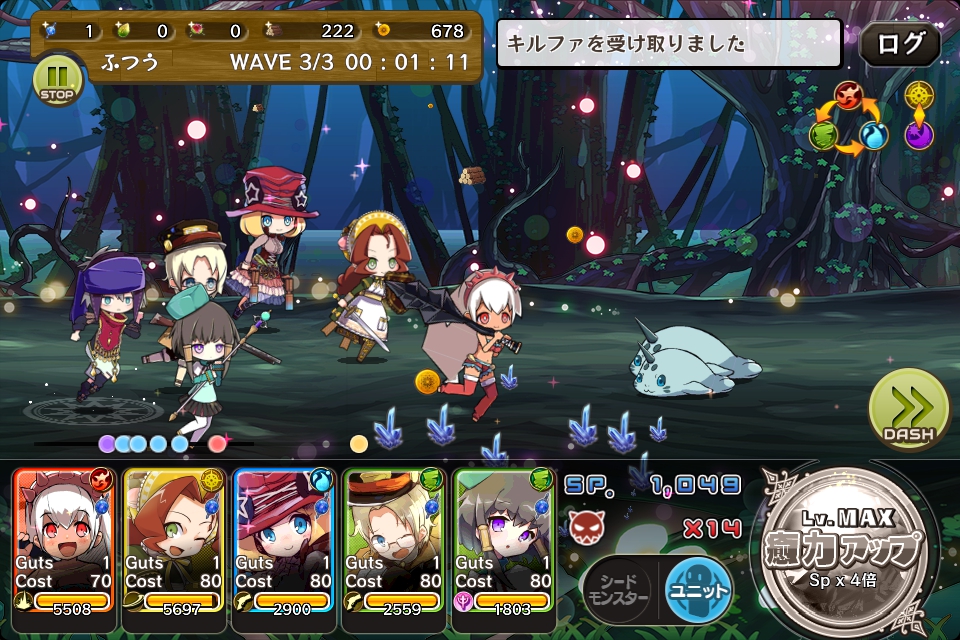Screen dimensions: 960x640
Task: Select the blonde red-hat unit card
Action: click(x=285, y=540)
